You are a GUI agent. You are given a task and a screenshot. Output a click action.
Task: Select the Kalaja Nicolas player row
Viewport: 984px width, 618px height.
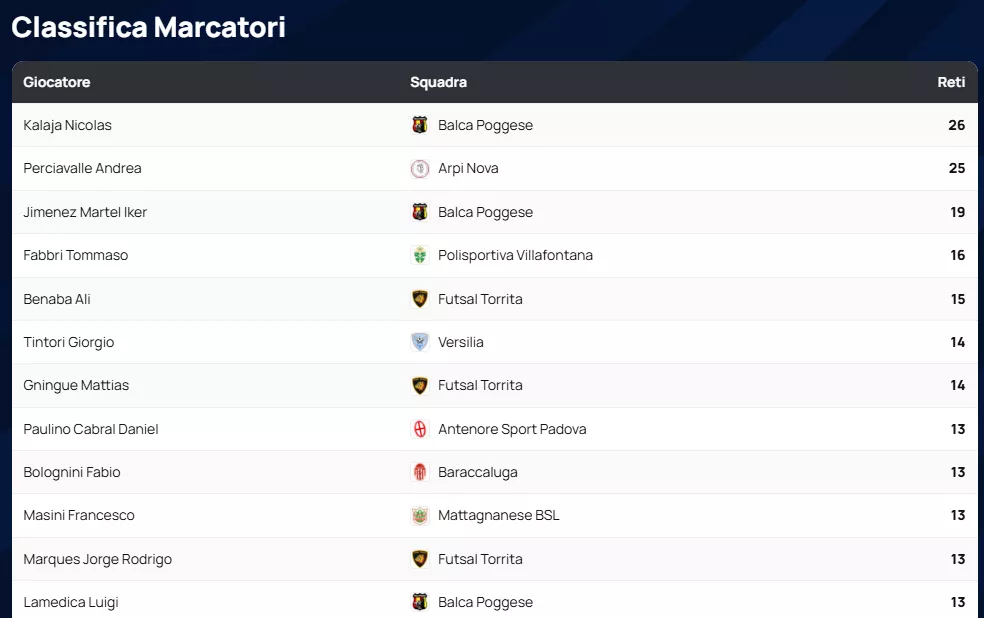68,125
